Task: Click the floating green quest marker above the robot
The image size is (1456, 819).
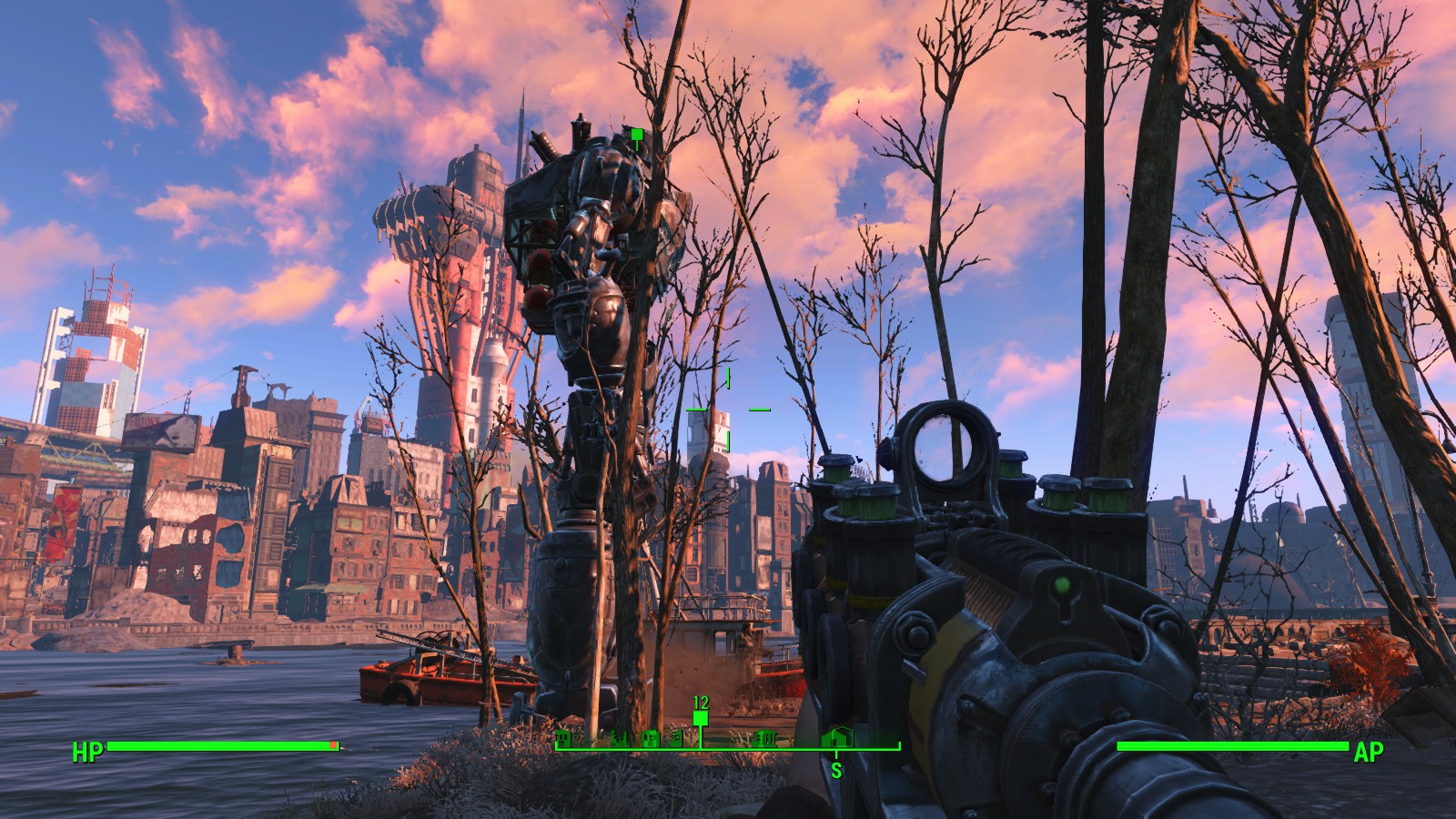Action: click(x=637, y=136)
